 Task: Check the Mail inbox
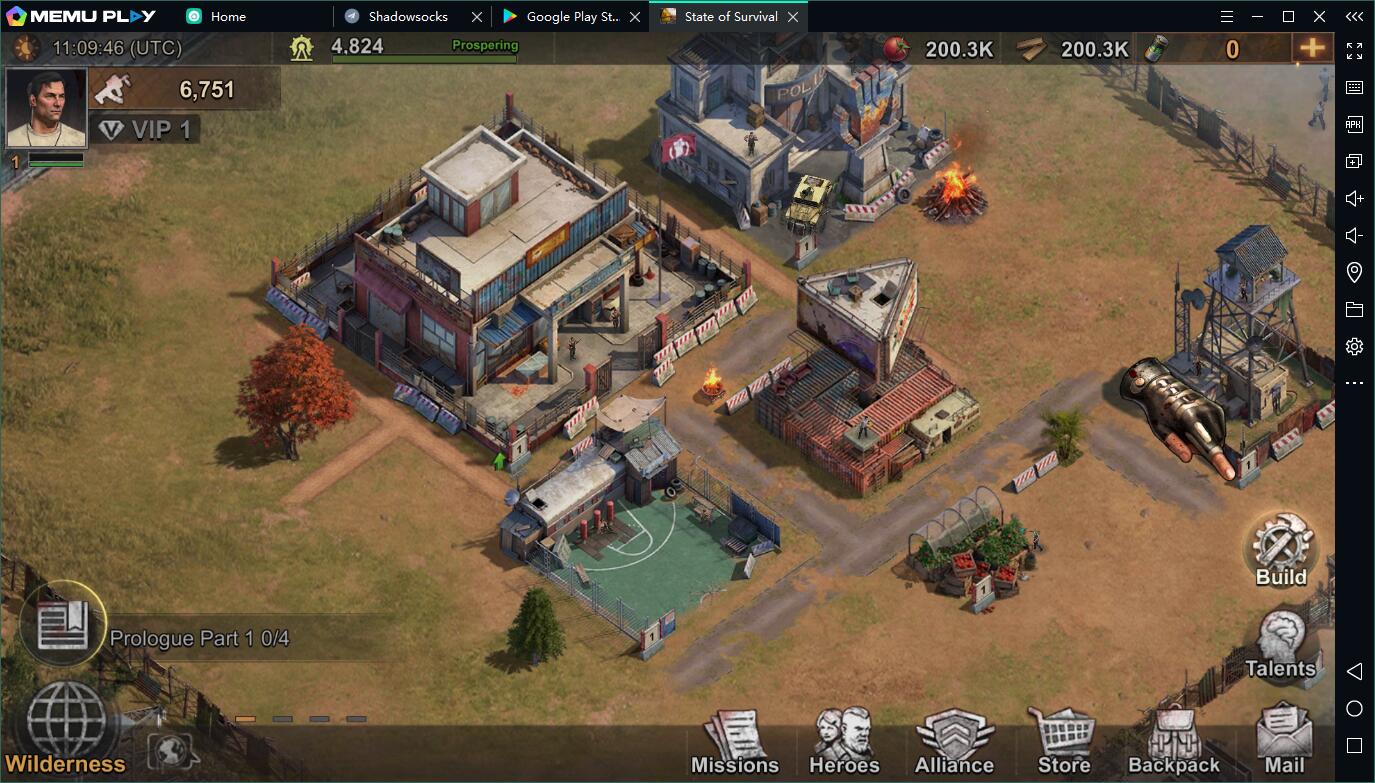point(1284,743)
